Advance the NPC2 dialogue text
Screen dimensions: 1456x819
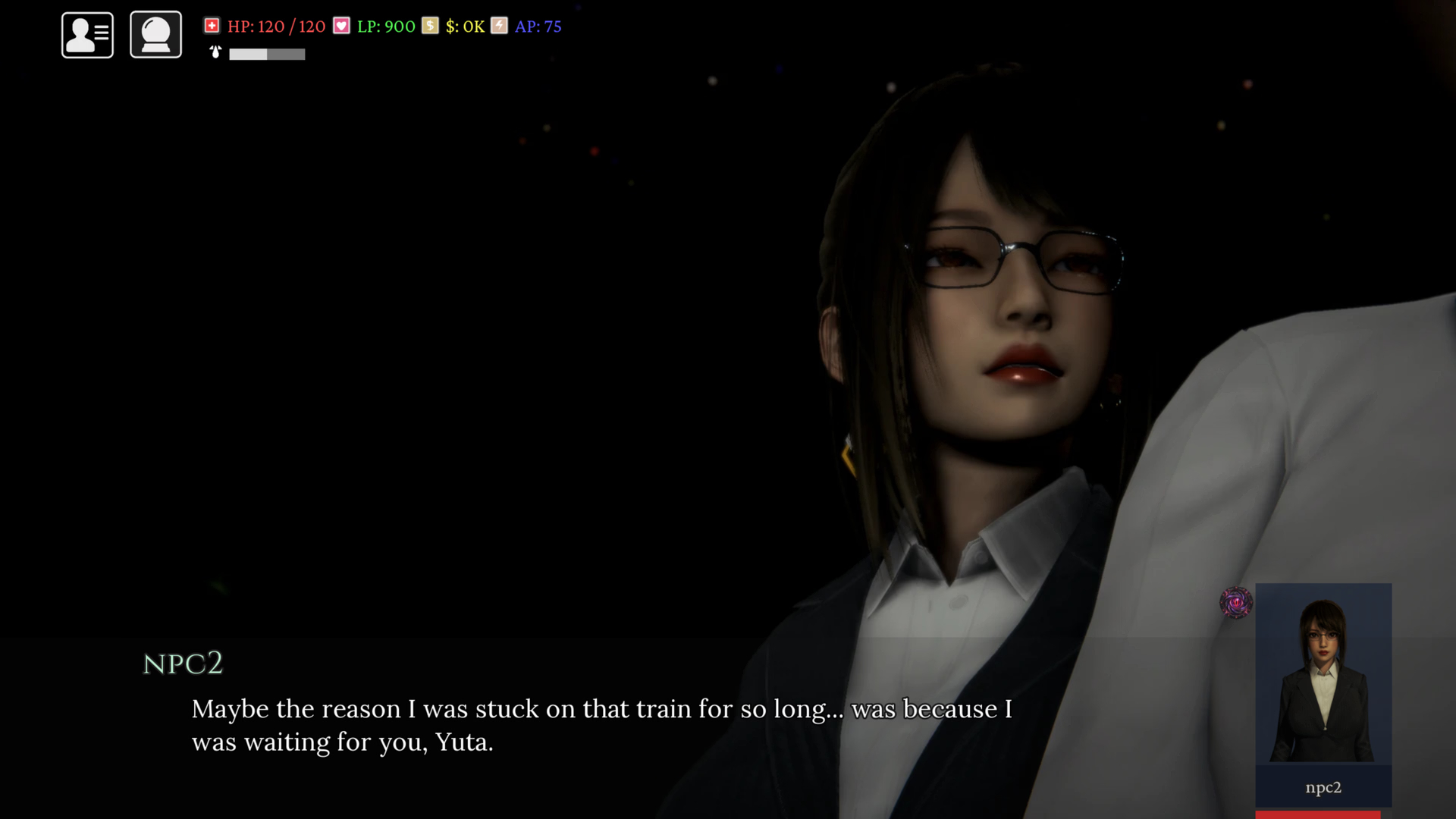click(601, 725)
